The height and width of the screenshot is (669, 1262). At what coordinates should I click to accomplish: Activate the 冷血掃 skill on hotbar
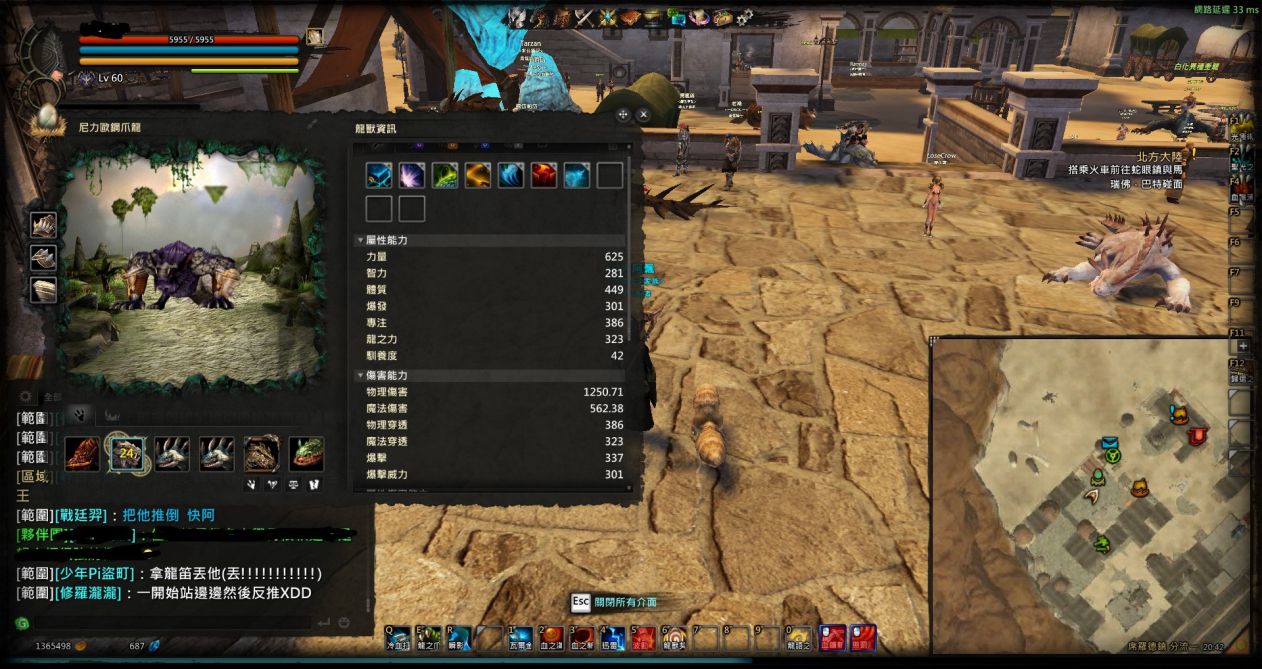point(398,637)
